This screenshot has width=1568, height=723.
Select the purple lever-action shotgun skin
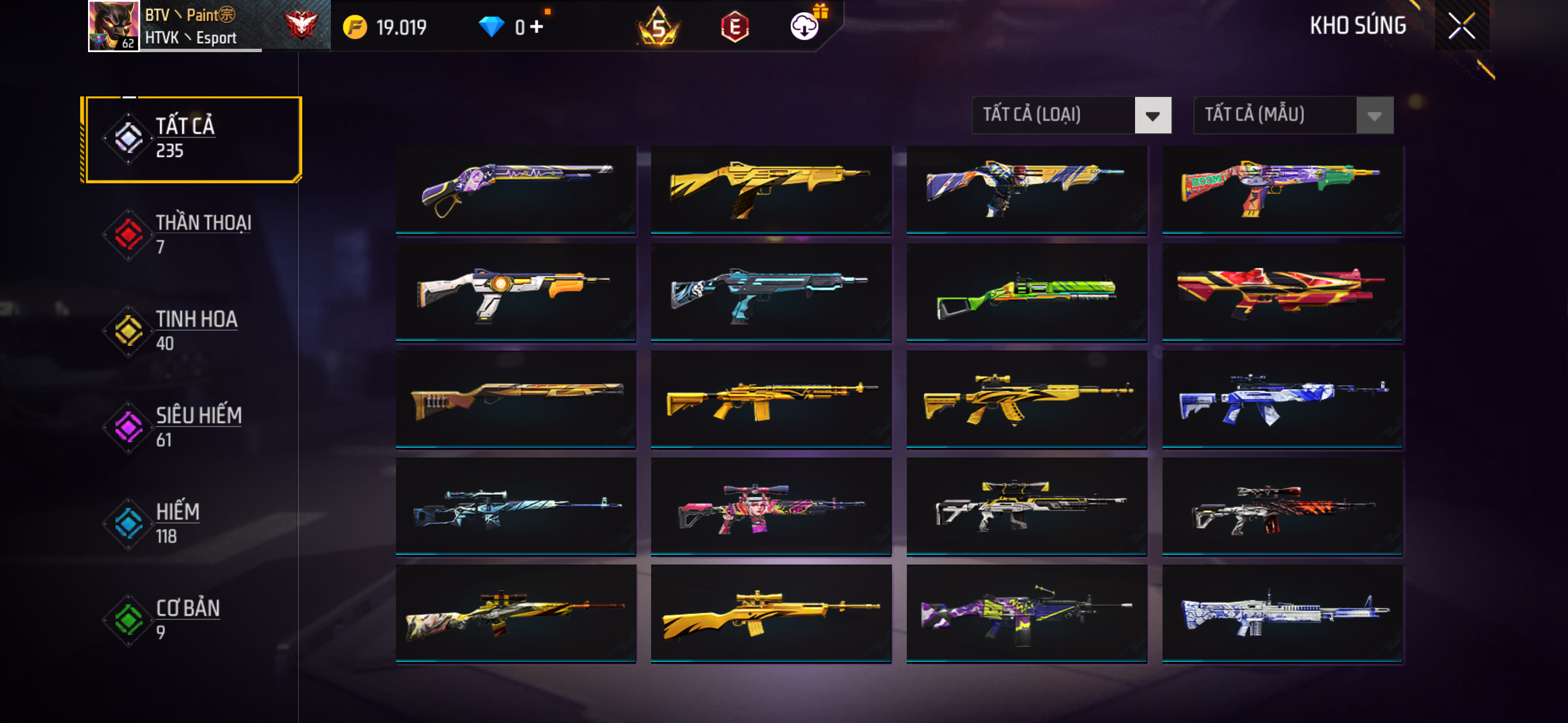515,189
